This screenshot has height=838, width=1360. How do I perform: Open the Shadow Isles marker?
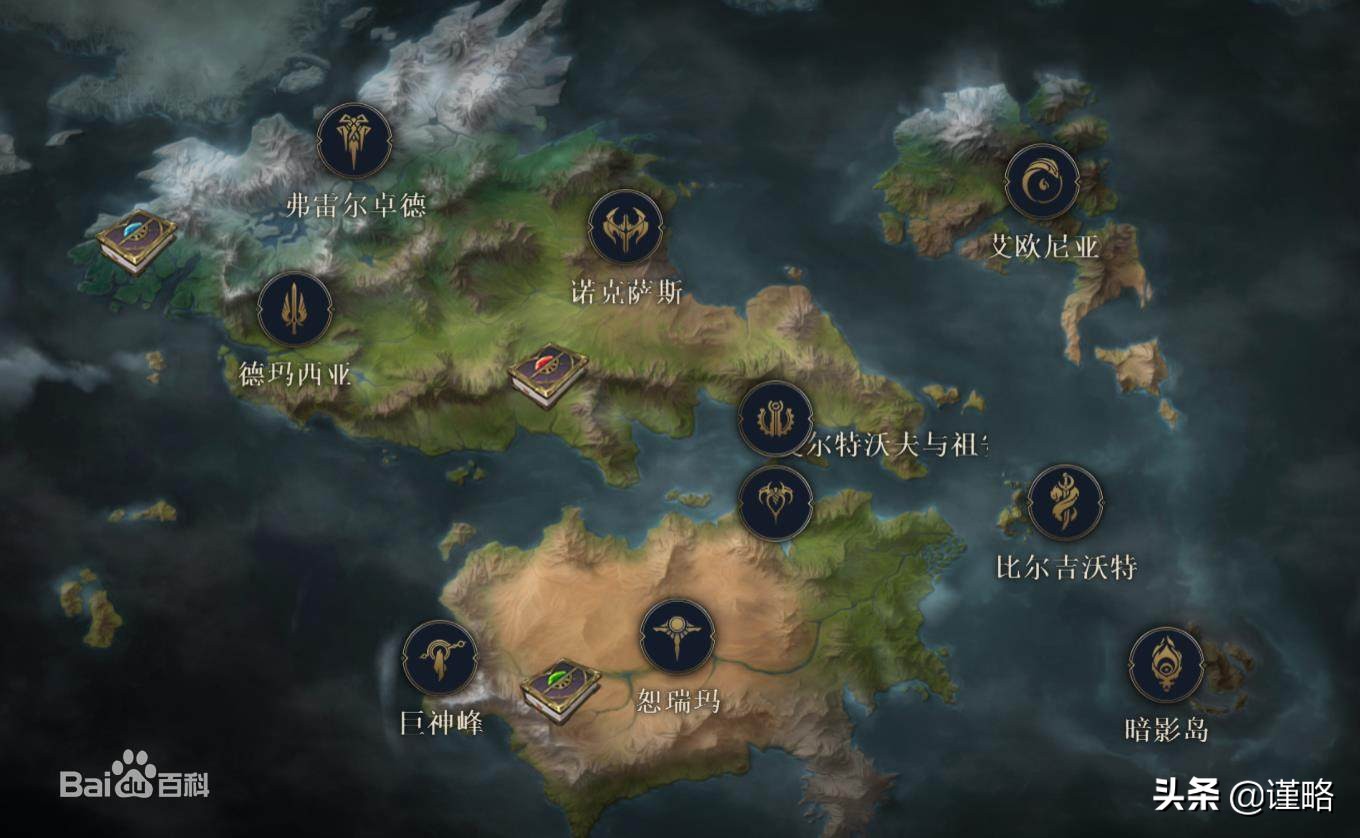1166,665
